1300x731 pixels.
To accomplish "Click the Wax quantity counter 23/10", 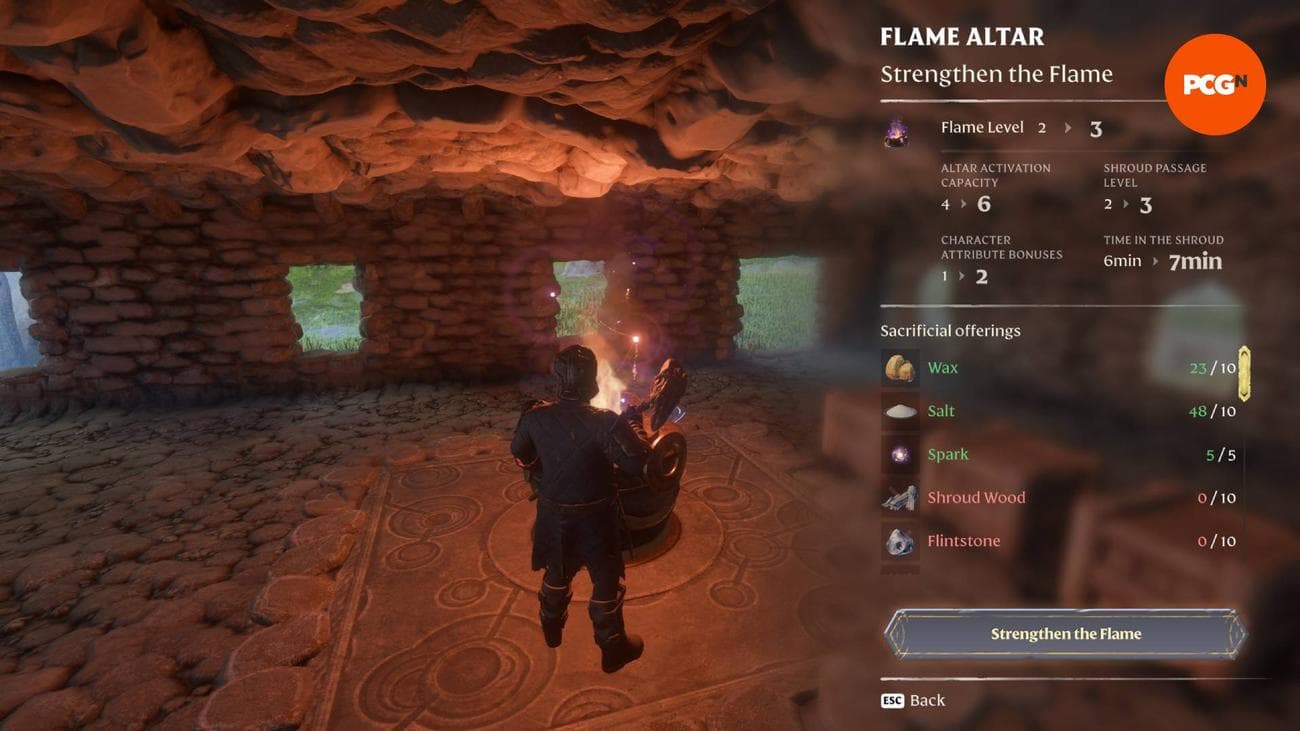I will pyautogui.click(x=1210, y=368).
